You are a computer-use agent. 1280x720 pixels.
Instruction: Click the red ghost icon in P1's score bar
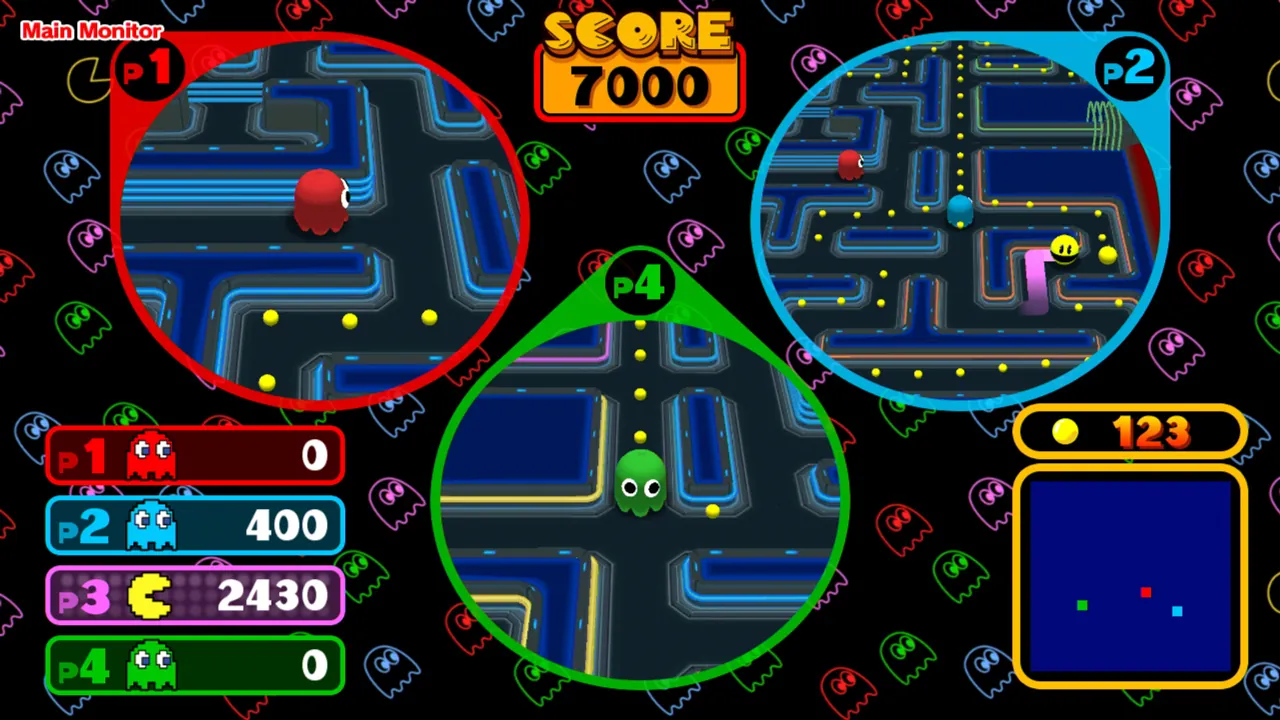pyautogui.click(x=148, y=455)
